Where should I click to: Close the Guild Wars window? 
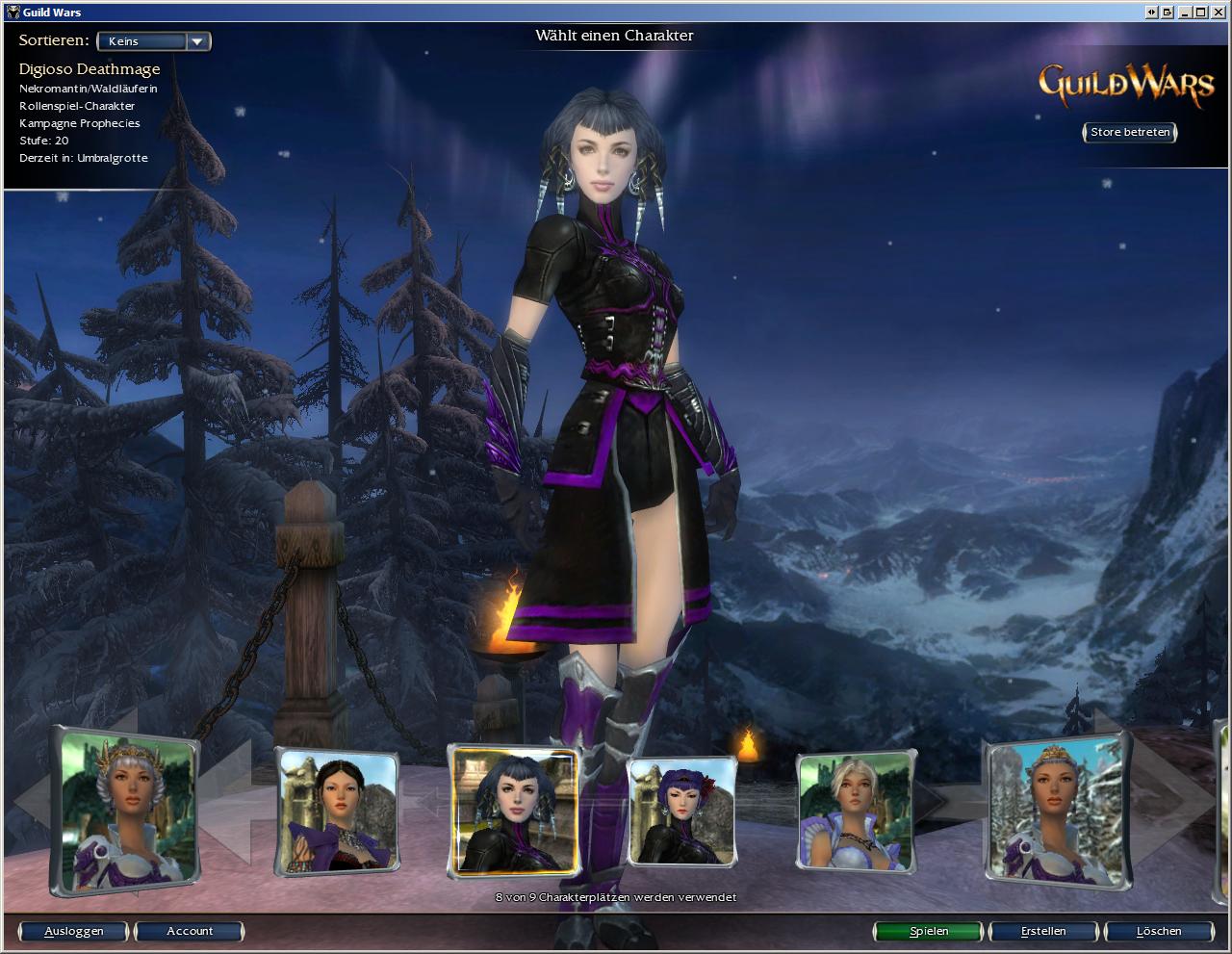[x=1219, y=12]
